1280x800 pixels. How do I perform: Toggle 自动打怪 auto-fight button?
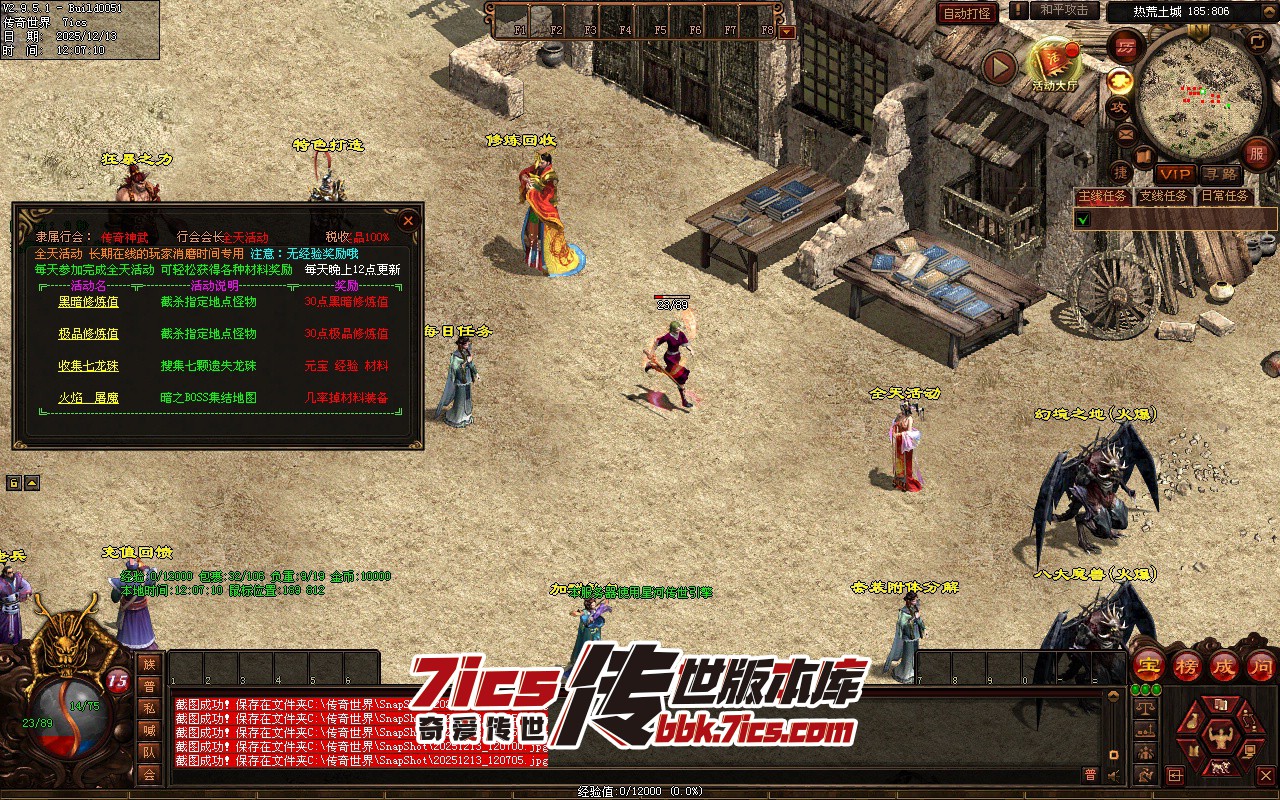coord(968,13)
